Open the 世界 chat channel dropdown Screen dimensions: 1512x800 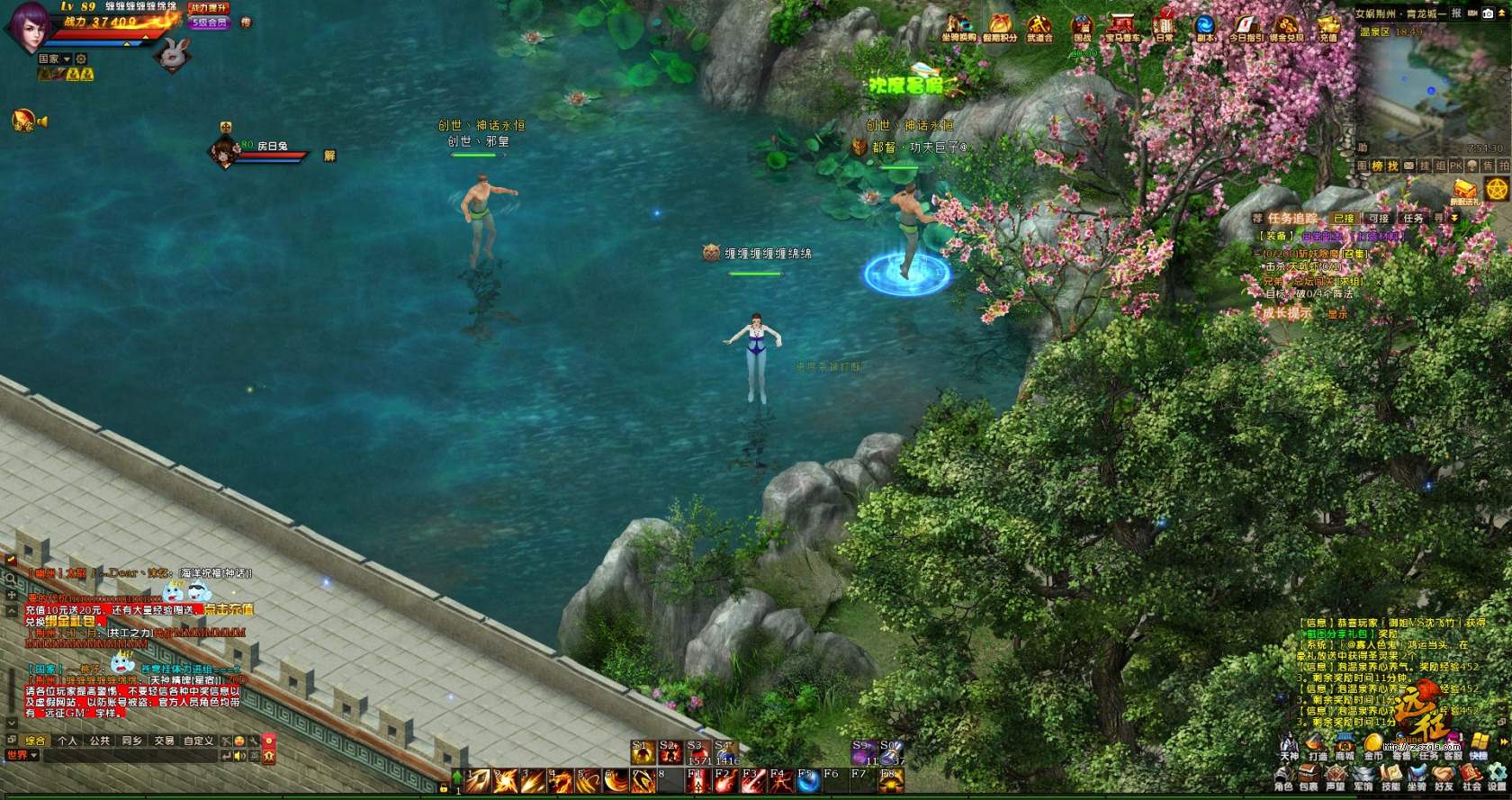(x=22, y=756)
